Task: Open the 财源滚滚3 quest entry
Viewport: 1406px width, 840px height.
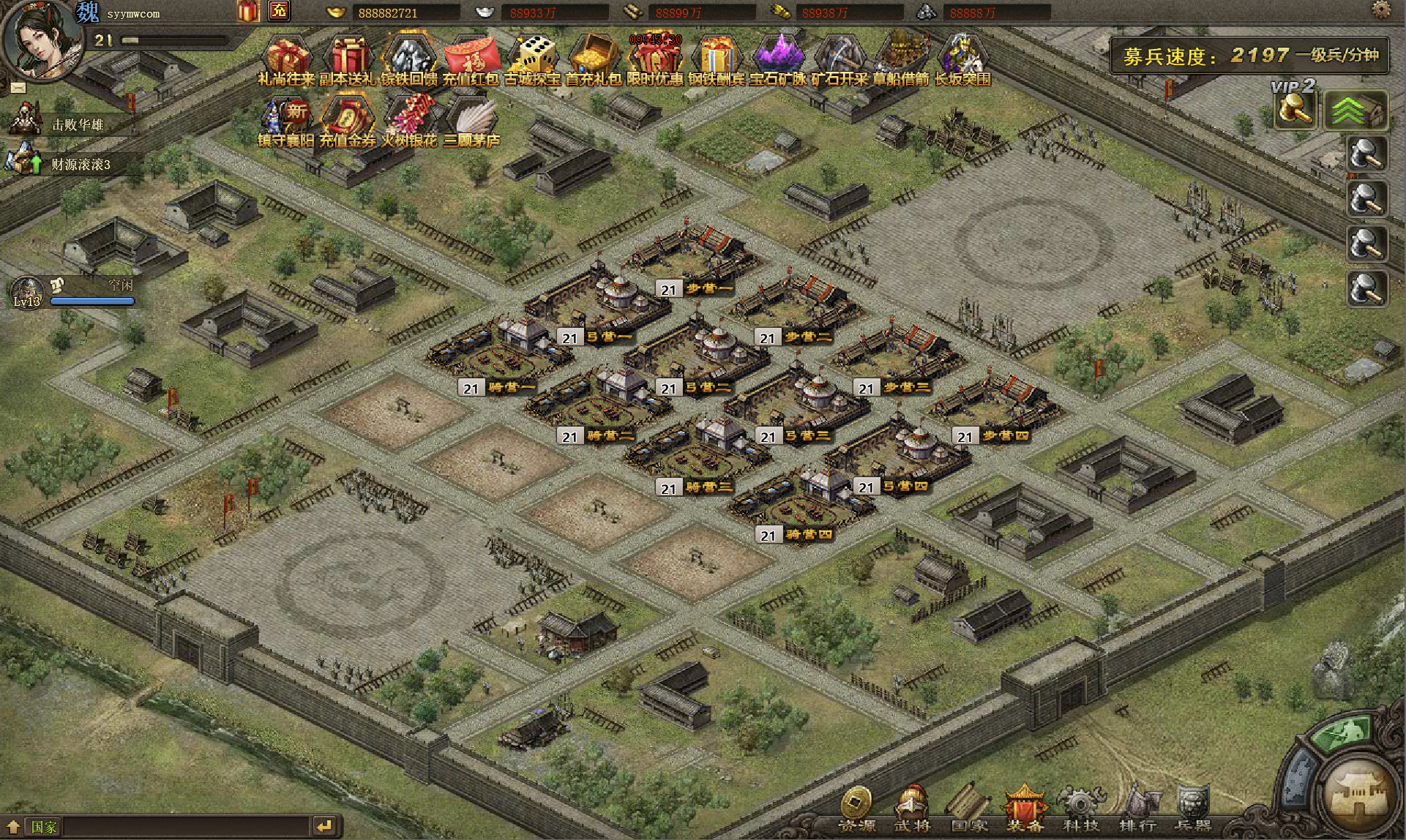Action: tap(79, 164)
